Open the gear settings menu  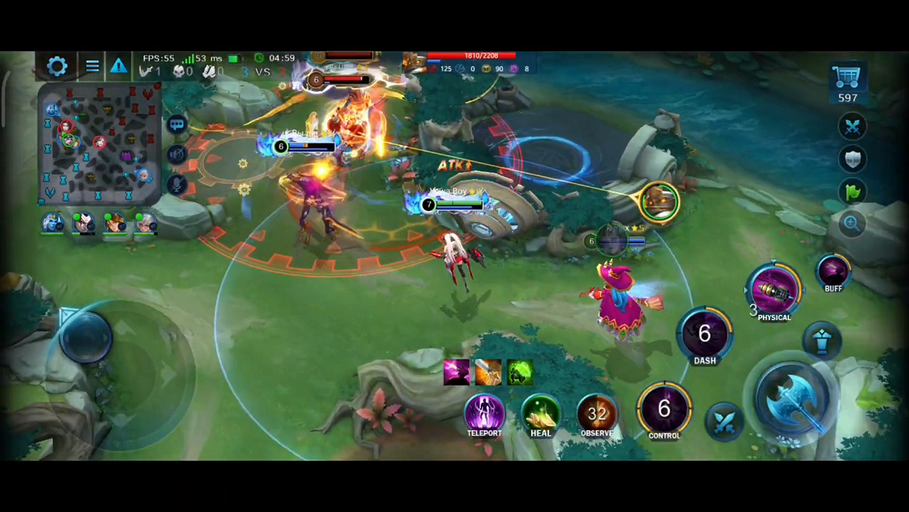pyautogui.click(x=57, y=66)
